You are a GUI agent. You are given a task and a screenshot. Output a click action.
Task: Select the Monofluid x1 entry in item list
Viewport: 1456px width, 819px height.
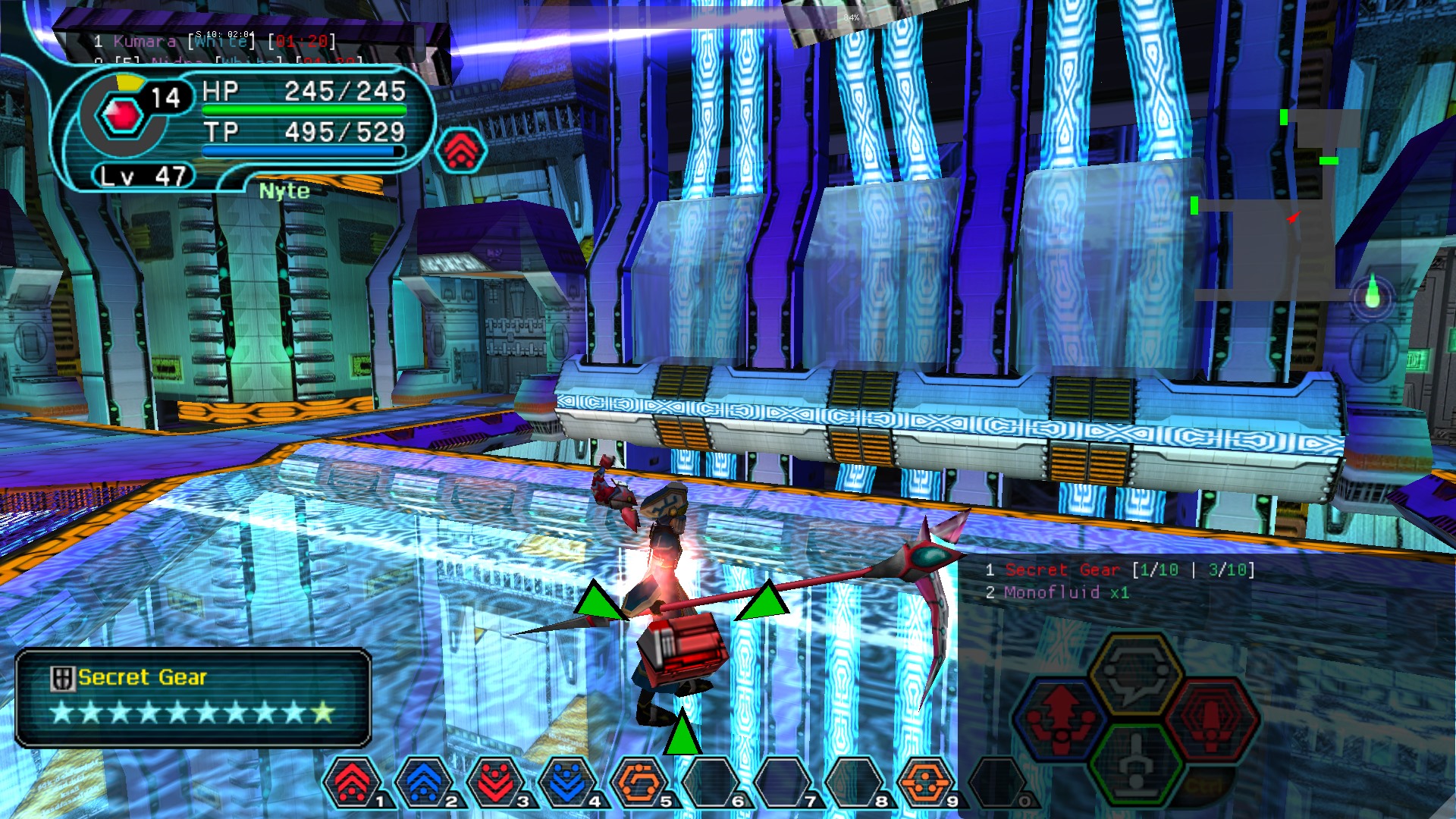click(1065, 593)
